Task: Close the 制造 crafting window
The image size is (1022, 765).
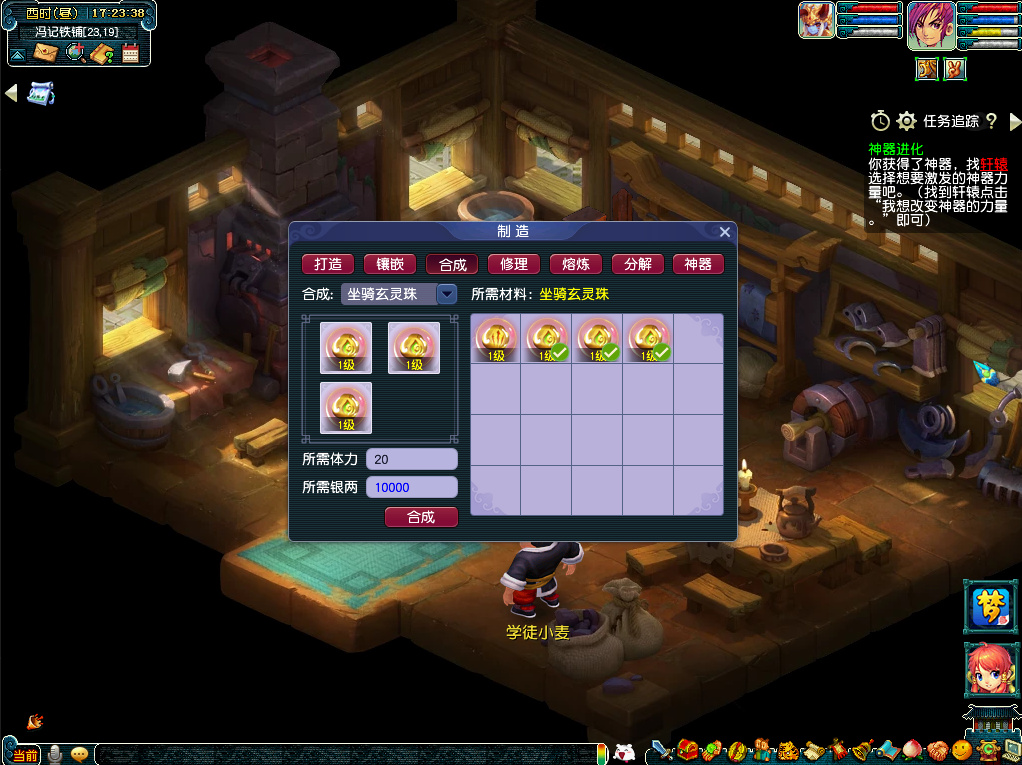Action: [725, 232]
